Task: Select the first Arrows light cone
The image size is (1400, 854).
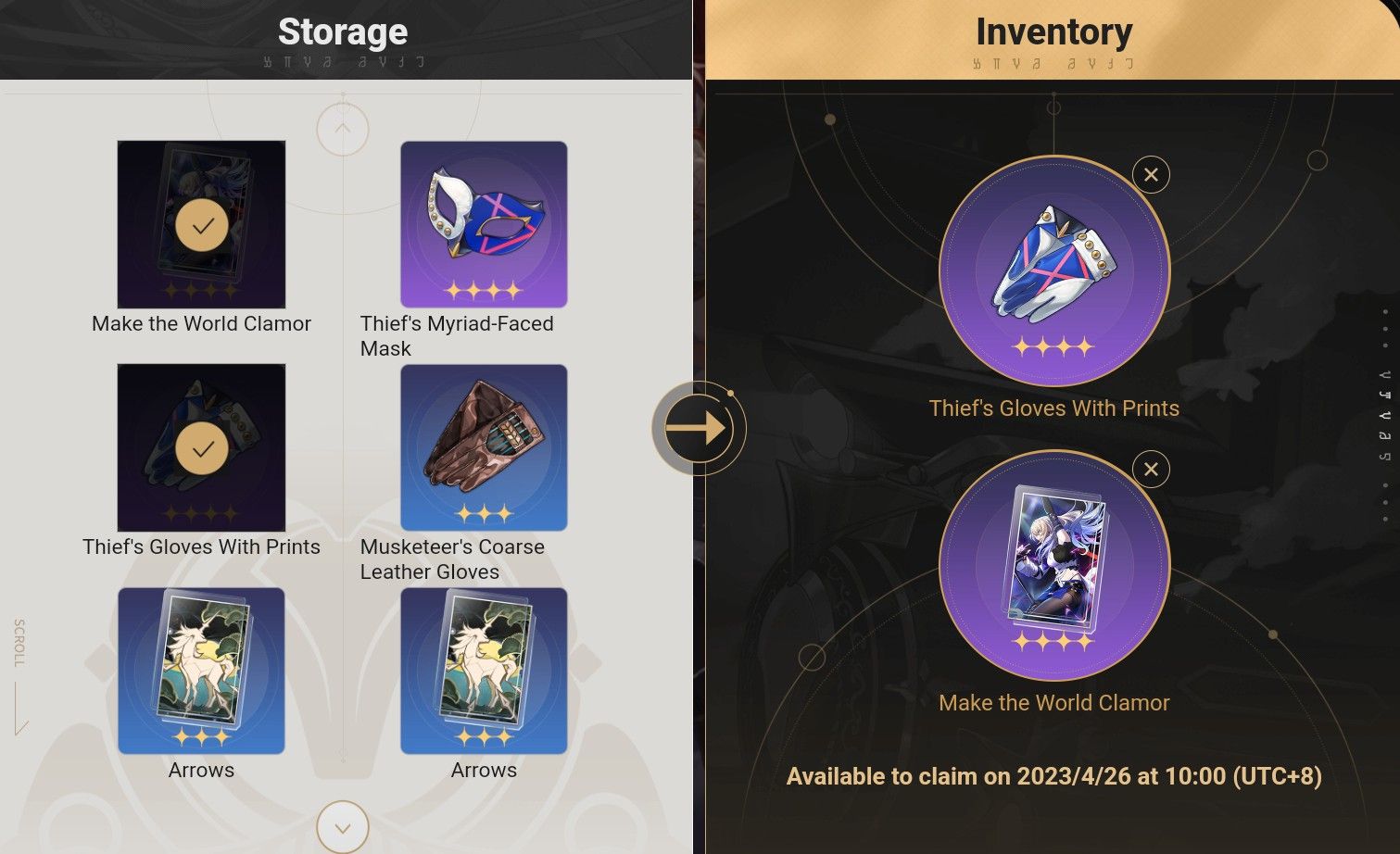Action: (200, 670)
